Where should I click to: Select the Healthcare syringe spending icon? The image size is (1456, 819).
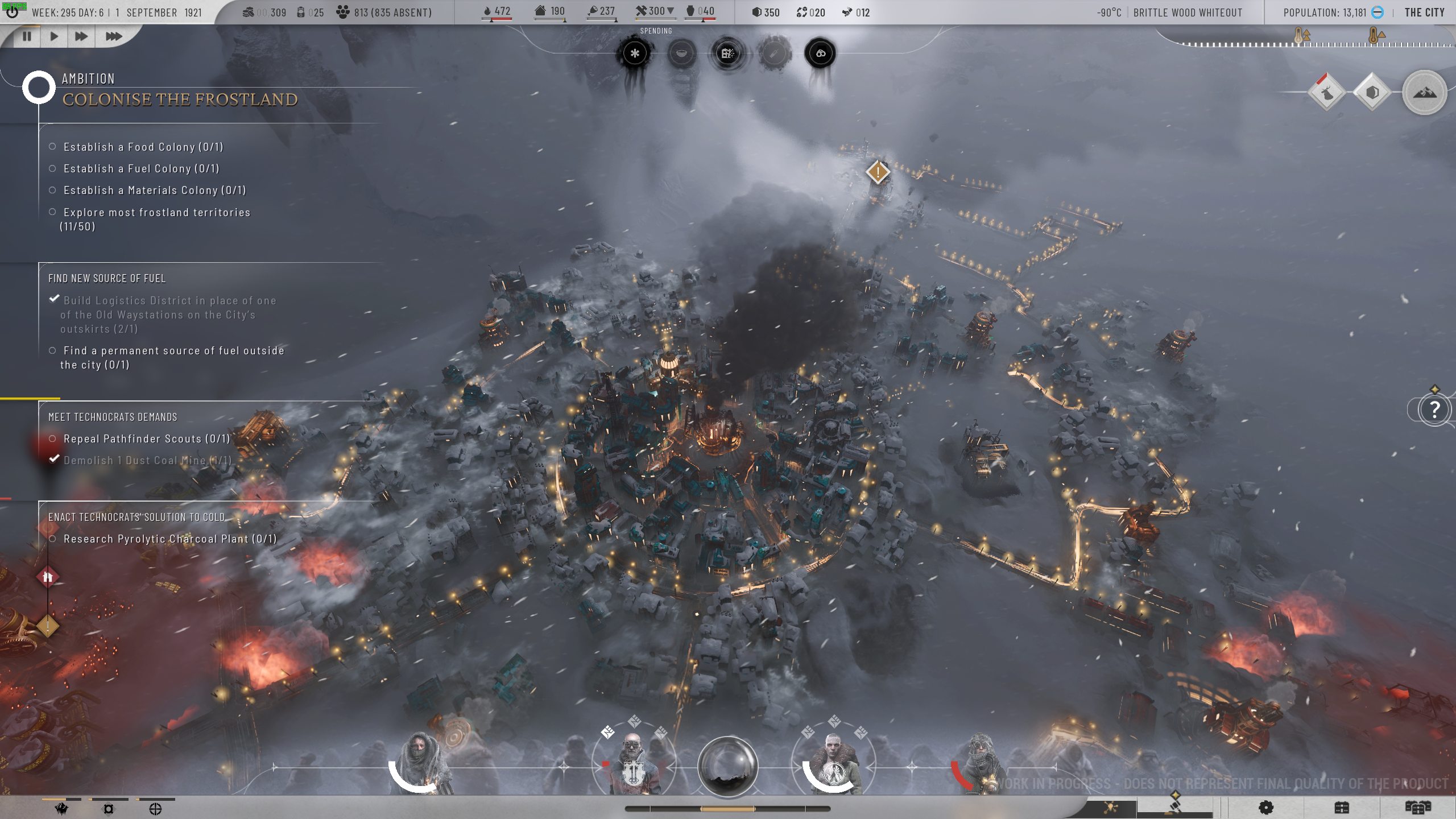[773, 52]
